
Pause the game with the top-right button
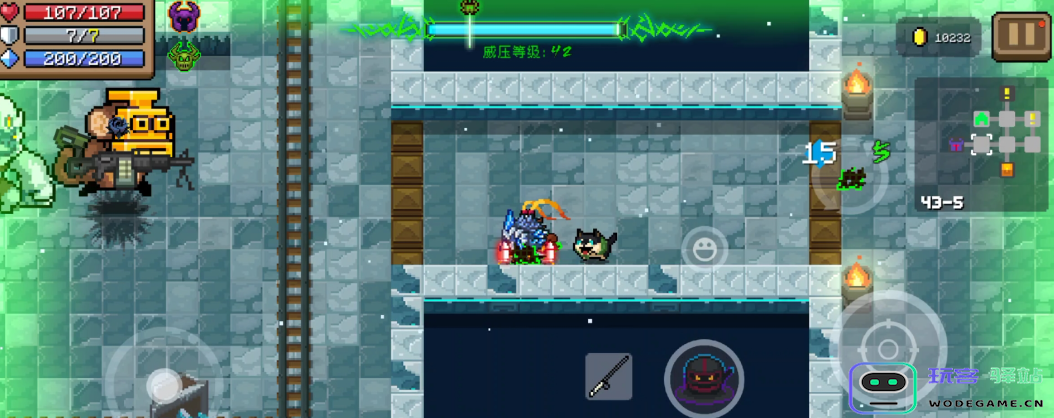tap(1021, 35)
